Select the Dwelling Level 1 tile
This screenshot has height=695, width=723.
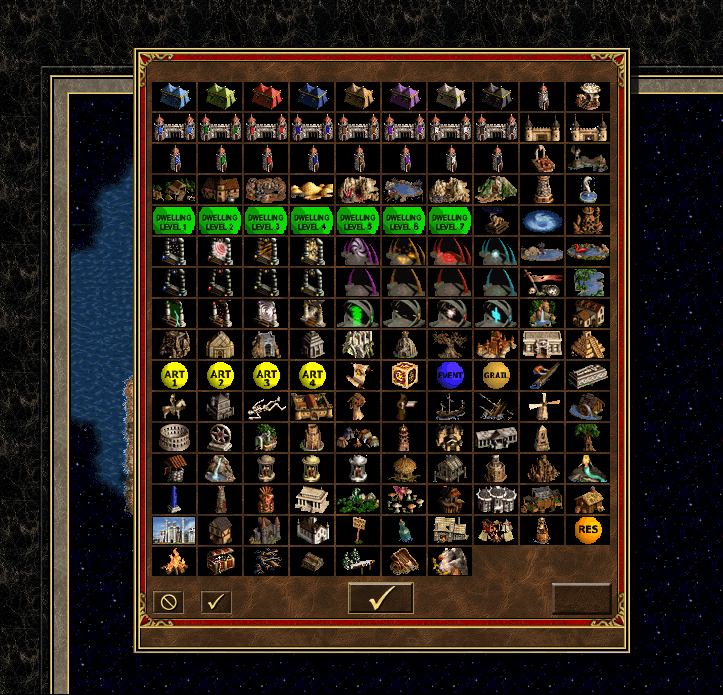pyautogui.click(x=174, y=220)
